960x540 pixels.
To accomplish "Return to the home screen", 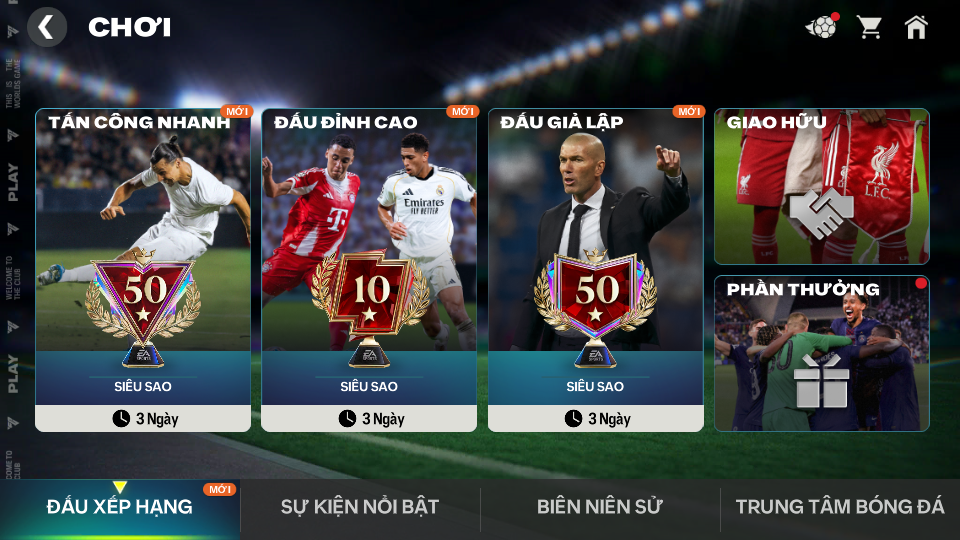I will tap(916, 27).
